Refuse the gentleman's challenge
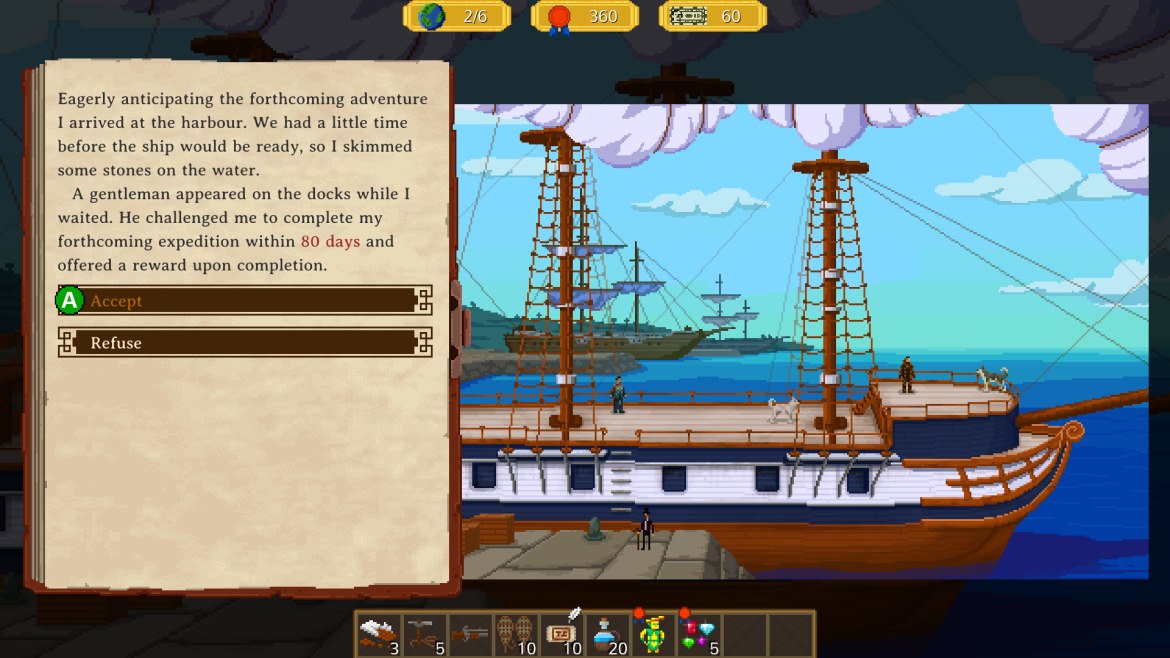Screen dimensions: 1170x658 (245, 343)
